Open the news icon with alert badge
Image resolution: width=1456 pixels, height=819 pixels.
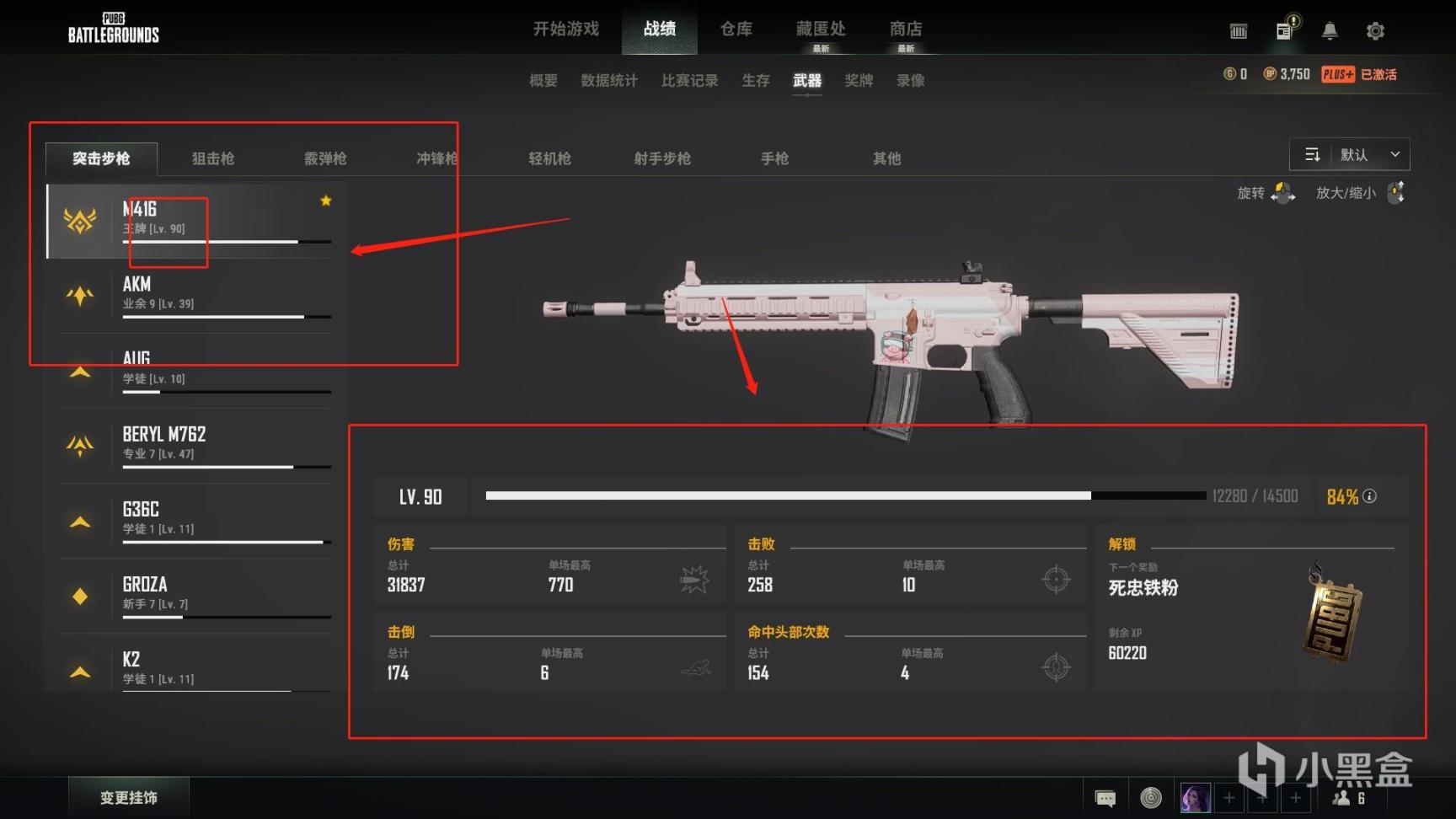click(x=1284, y=29)
